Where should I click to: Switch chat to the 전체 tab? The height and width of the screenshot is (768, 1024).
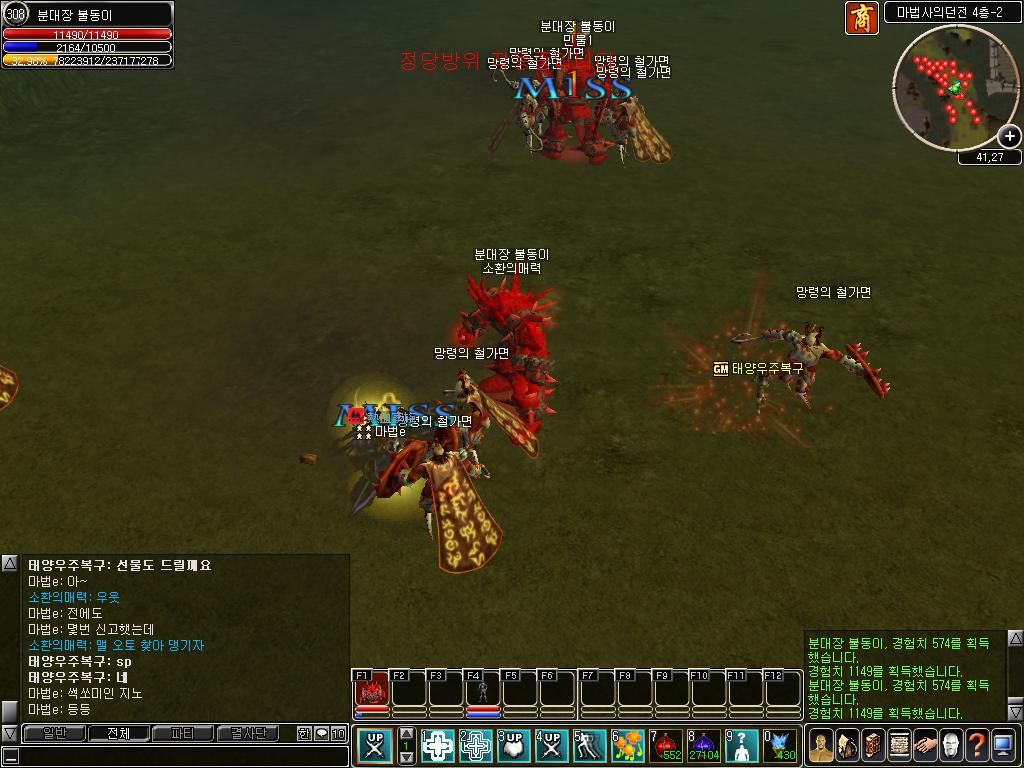(118, 734)
